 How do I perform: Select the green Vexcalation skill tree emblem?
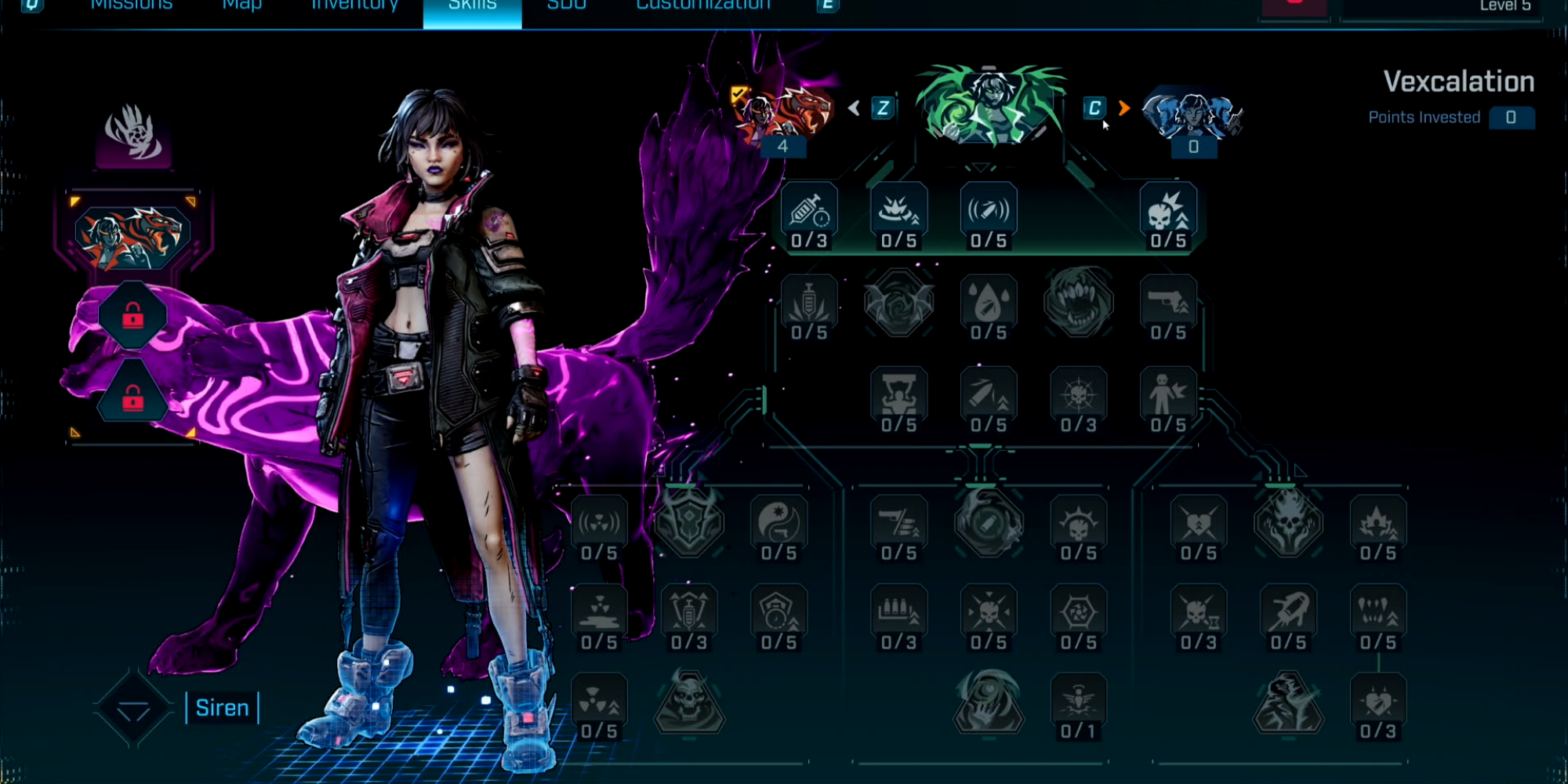point(990,107)
